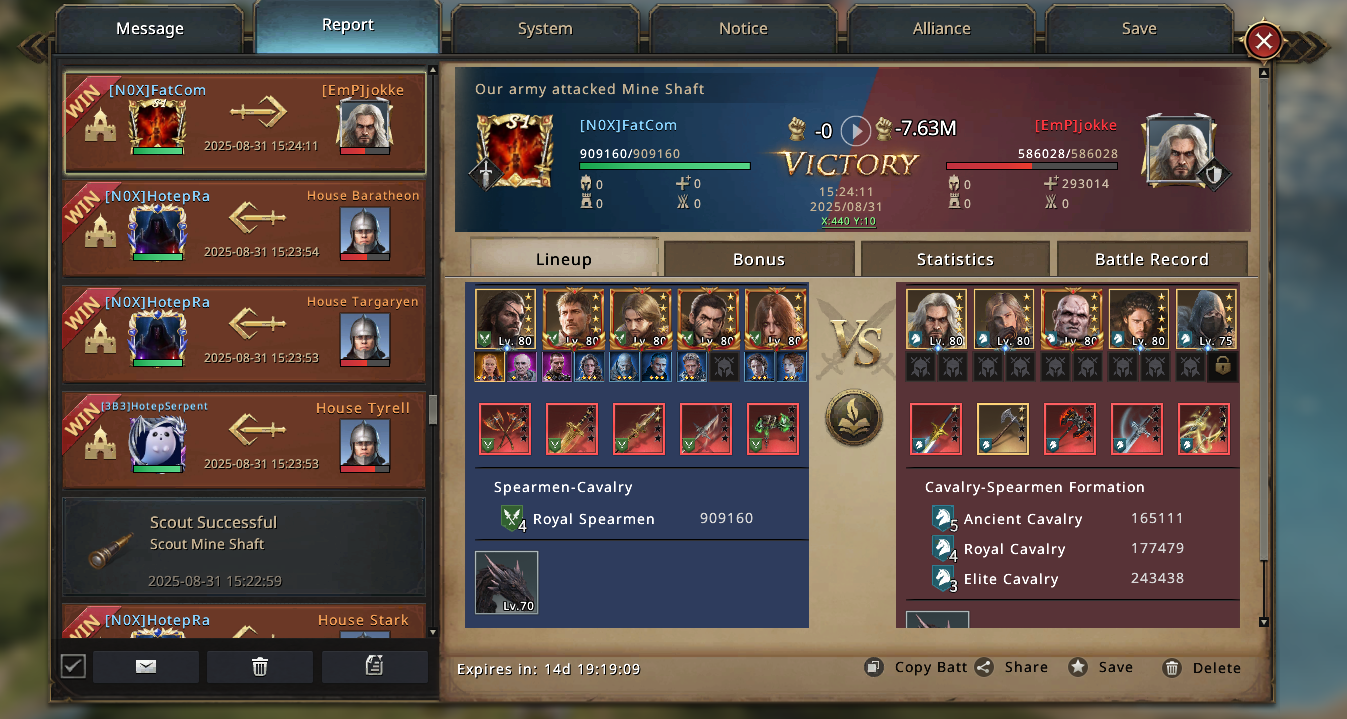Open the Save tab

coord(1139,29)
